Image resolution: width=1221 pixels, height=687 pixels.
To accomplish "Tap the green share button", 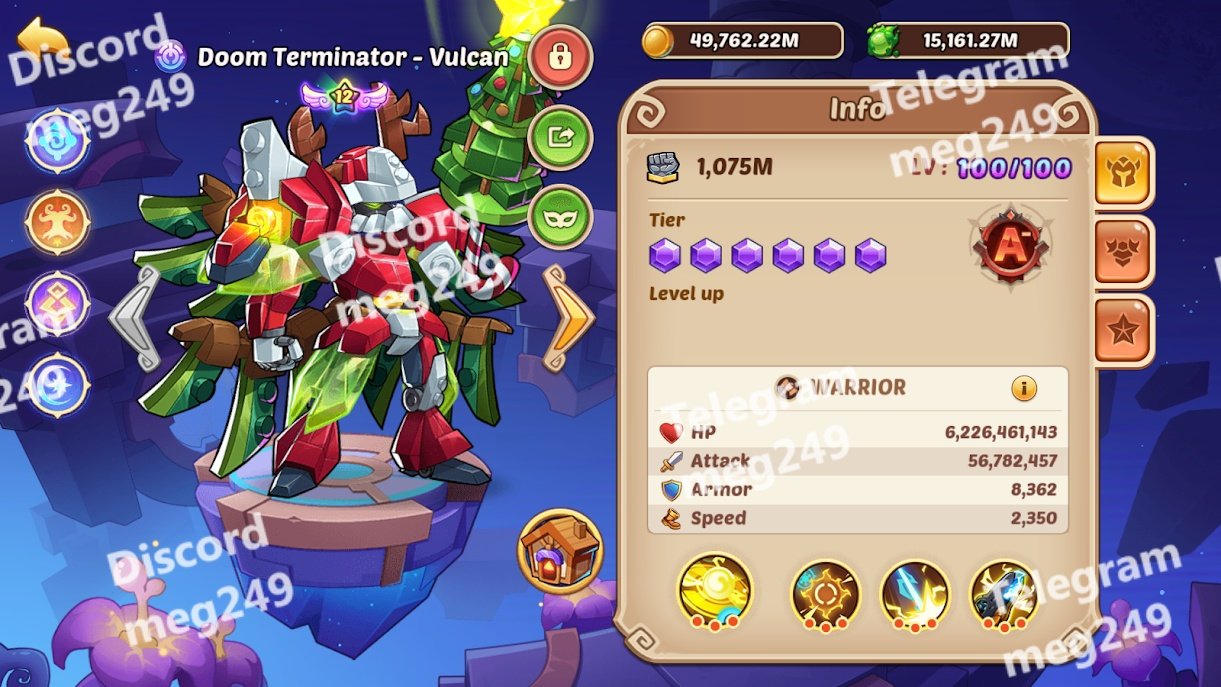I will [560, 137].
